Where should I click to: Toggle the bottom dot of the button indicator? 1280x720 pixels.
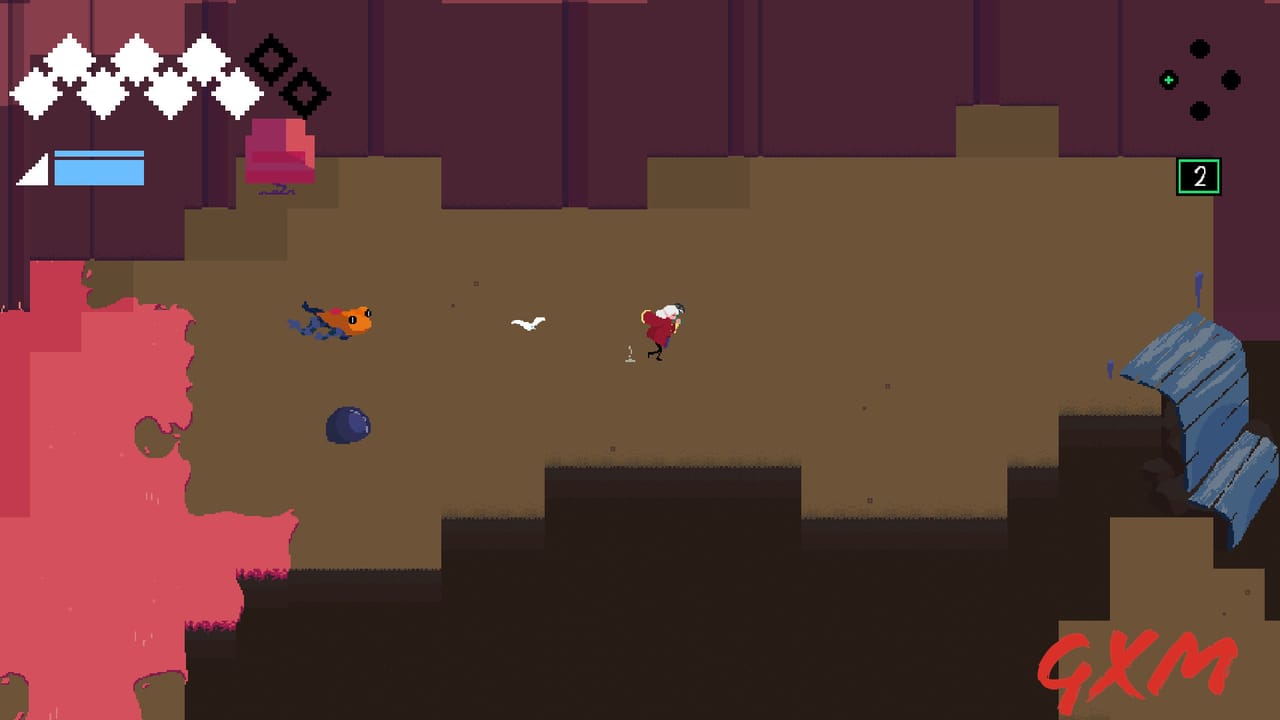point(1199,109)
